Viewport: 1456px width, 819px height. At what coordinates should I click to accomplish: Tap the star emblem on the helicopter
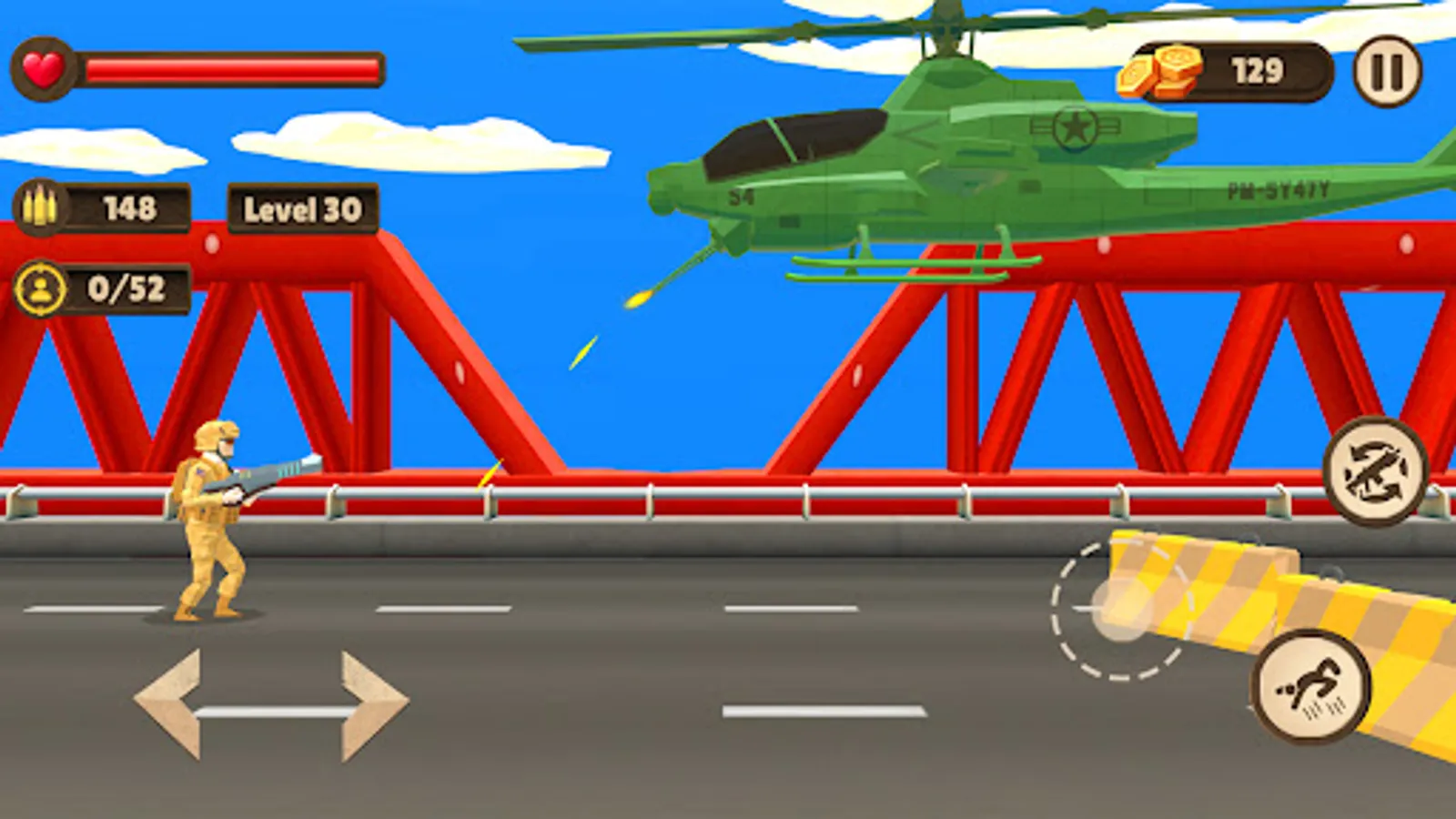pyautogui.click(x=1074, y=130)
